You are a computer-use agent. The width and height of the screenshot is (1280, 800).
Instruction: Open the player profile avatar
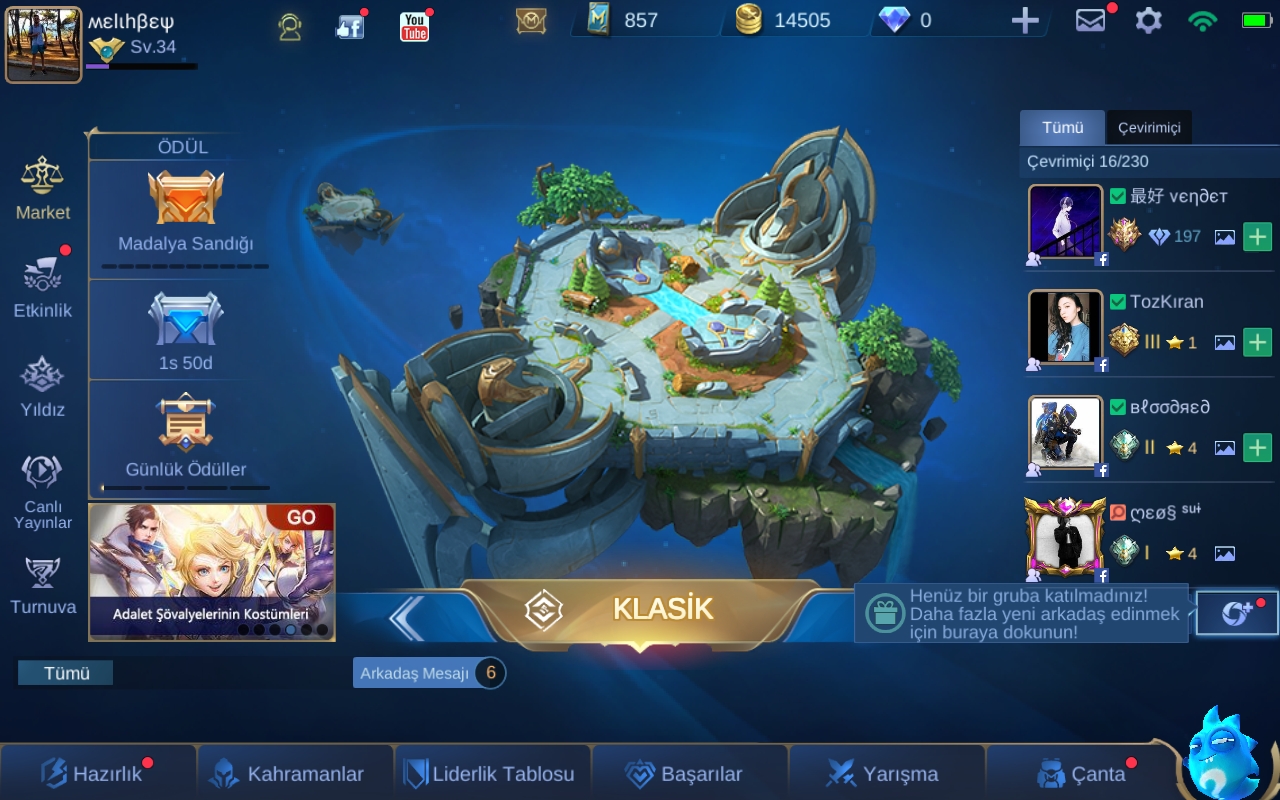[x=43, y=45]
